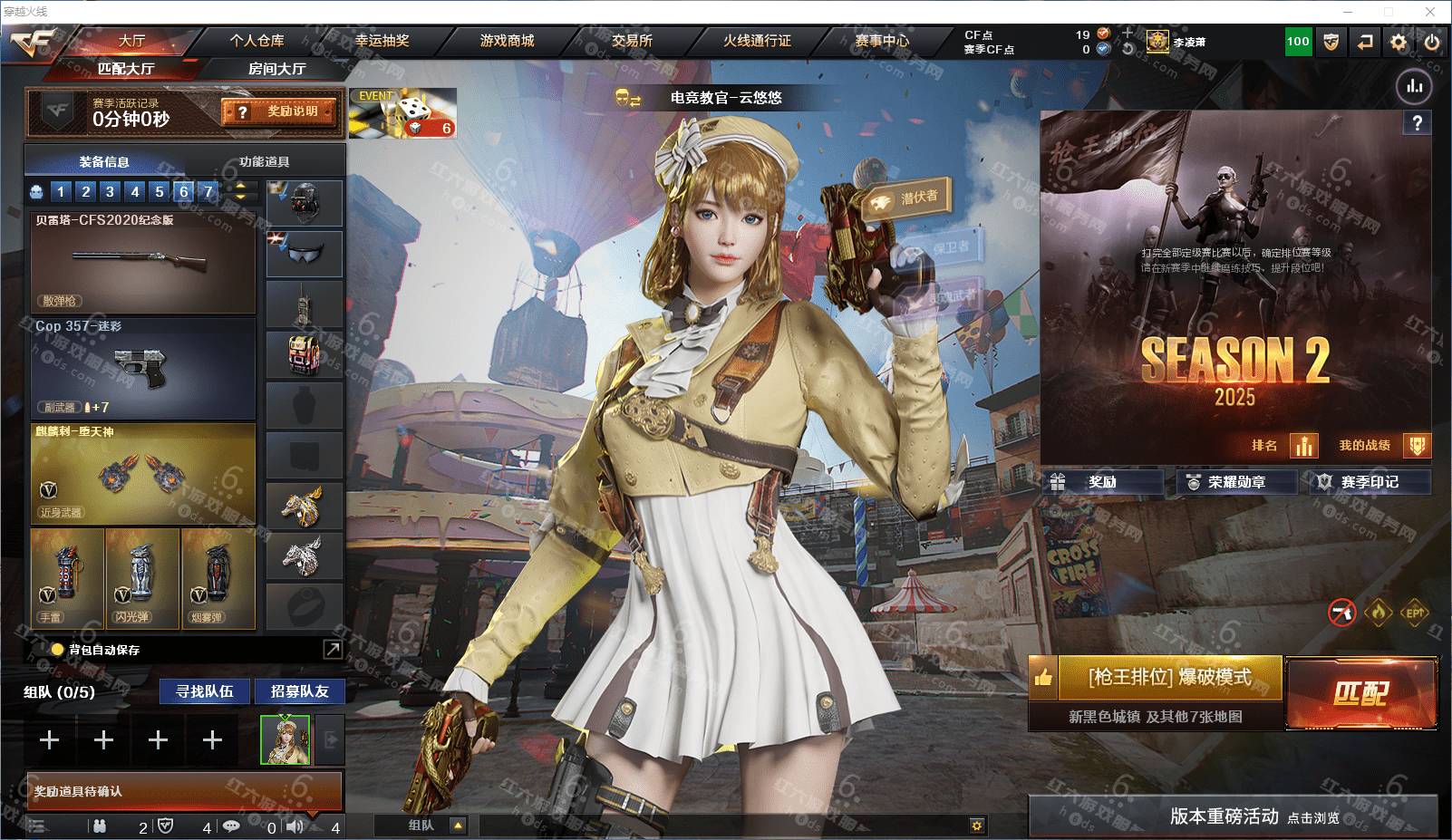
Task: Select the Cop 357-迷彩 pistol slot
Action: click(143, 367)
